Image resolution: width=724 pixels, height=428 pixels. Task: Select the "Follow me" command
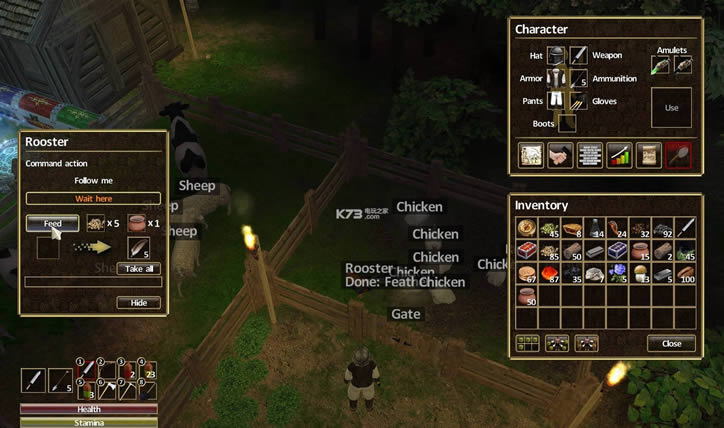point(92,181)
